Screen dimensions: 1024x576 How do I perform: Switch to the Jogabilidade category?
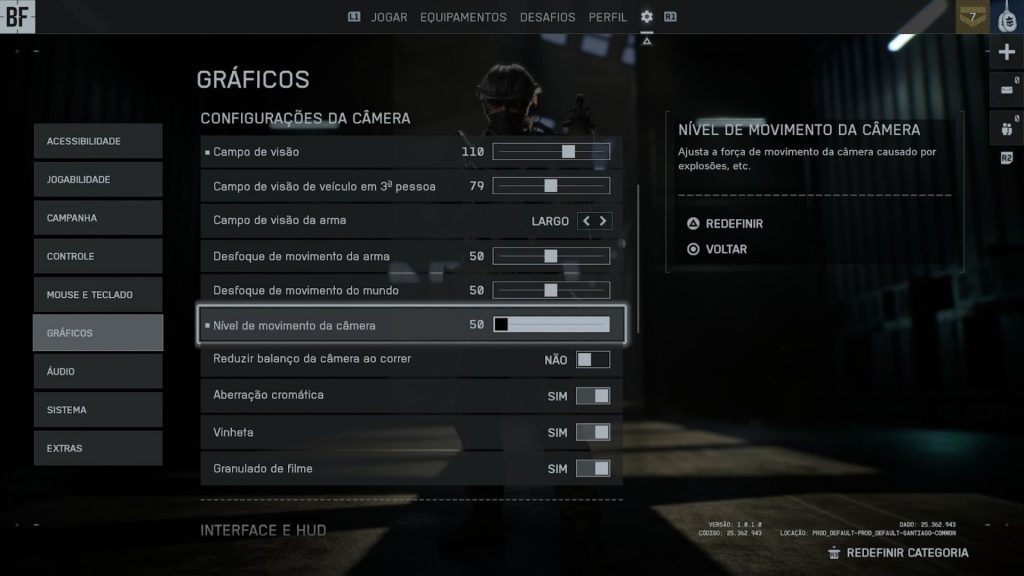pos(97,180)
